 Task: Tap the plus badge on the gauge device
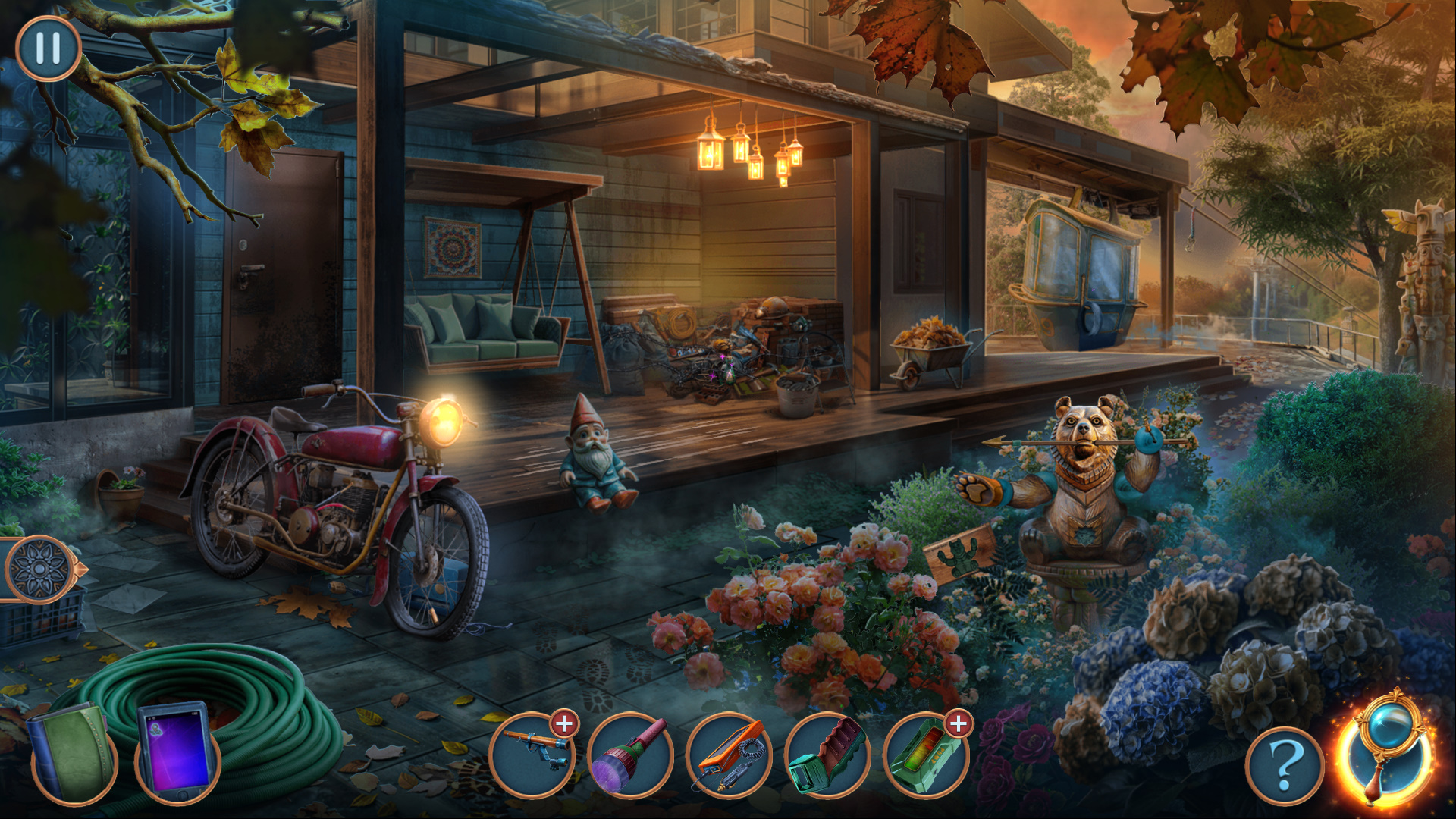click(959, 724)
